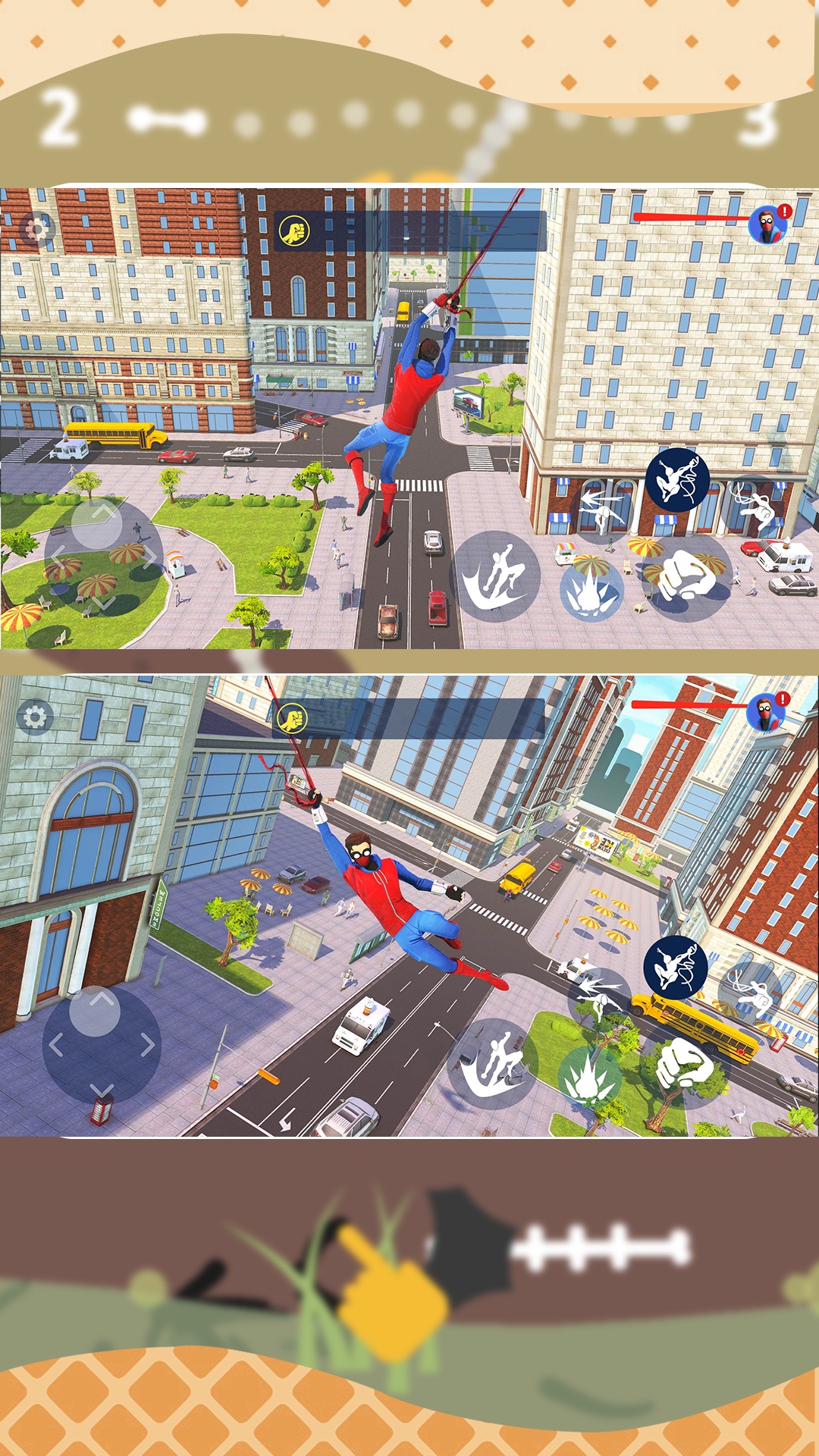Fire the web-shoot hand button in upper screenshot
The image size is (819, 1456).
tap(753, 505)
